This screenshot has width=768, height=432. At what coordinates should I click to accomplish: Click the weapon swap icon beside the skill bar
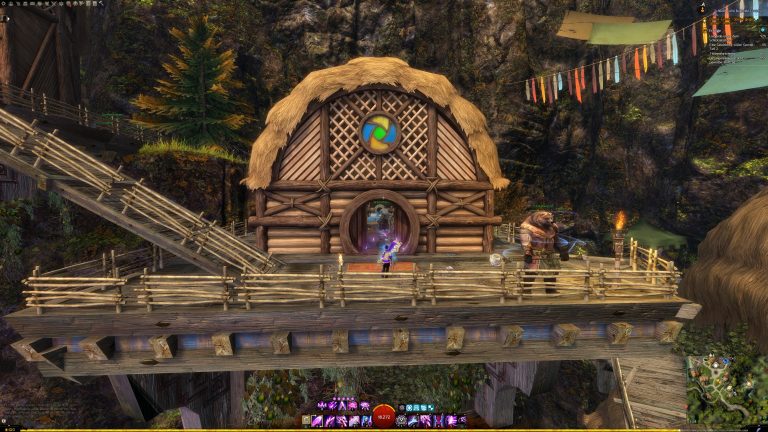click(x=308, y=421)
